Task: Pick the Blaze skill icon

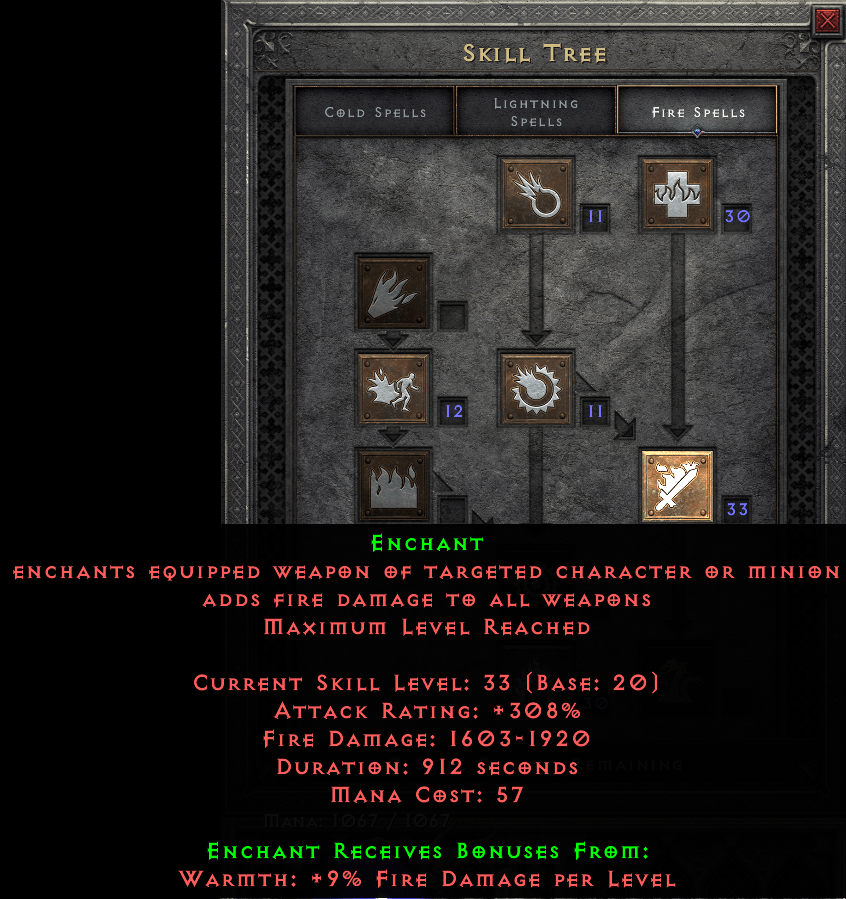Action: (x=393, y=388)
